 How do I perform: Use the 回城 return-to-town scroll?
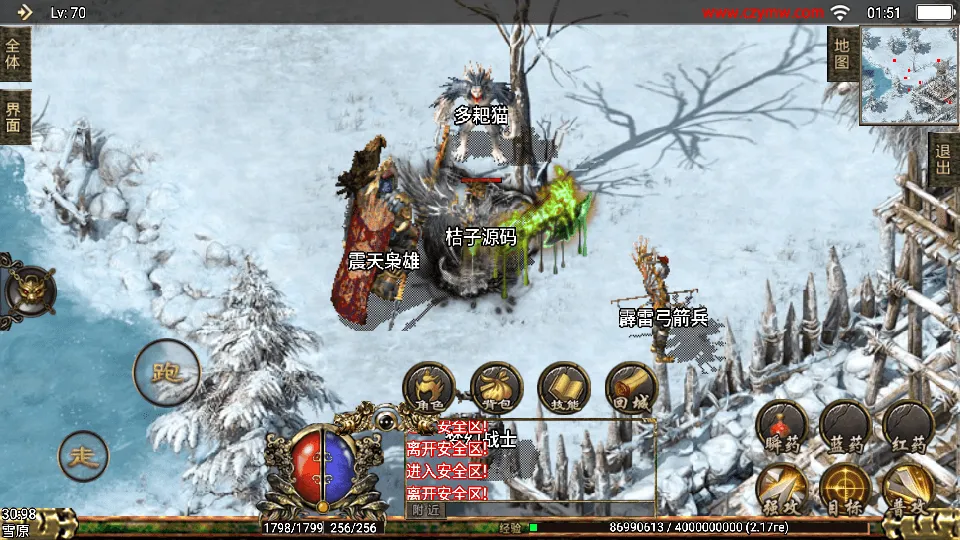pos(631,387)
